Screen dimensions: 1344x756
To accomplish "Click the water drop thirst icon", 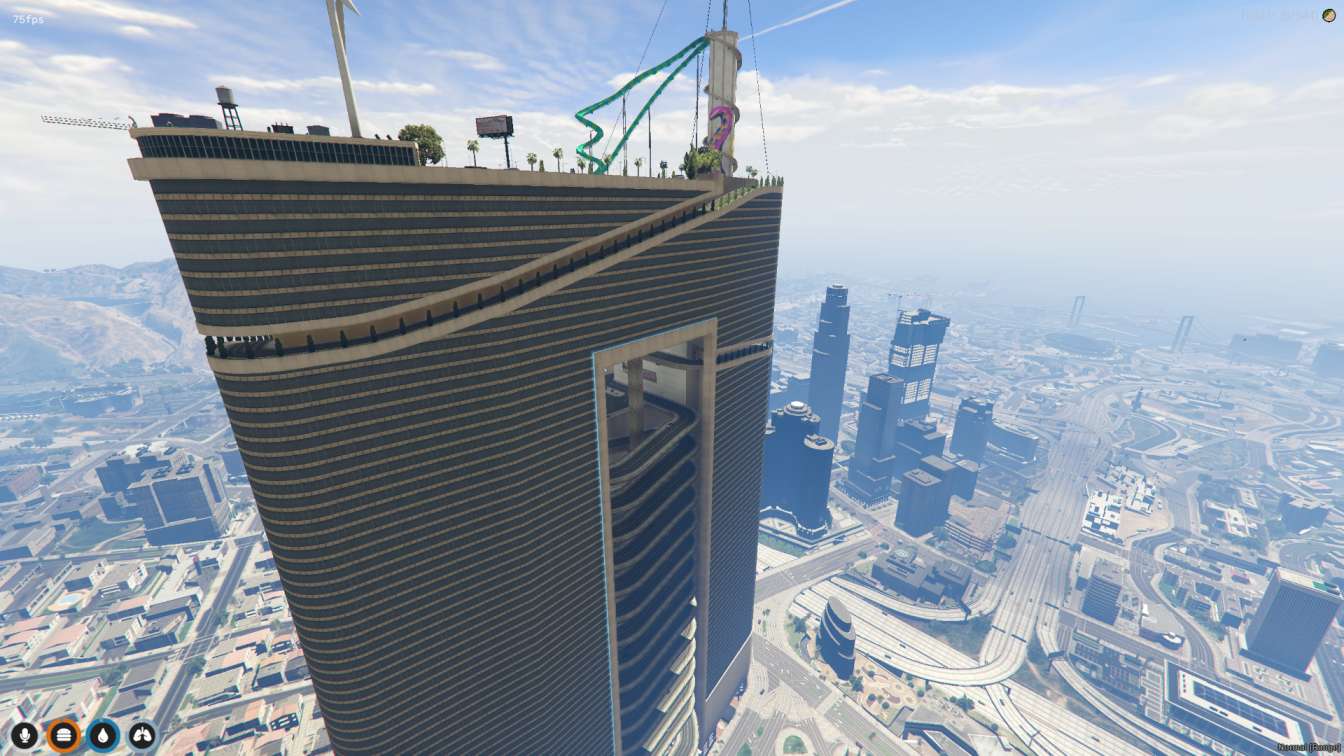I will [x=103, y=736].
